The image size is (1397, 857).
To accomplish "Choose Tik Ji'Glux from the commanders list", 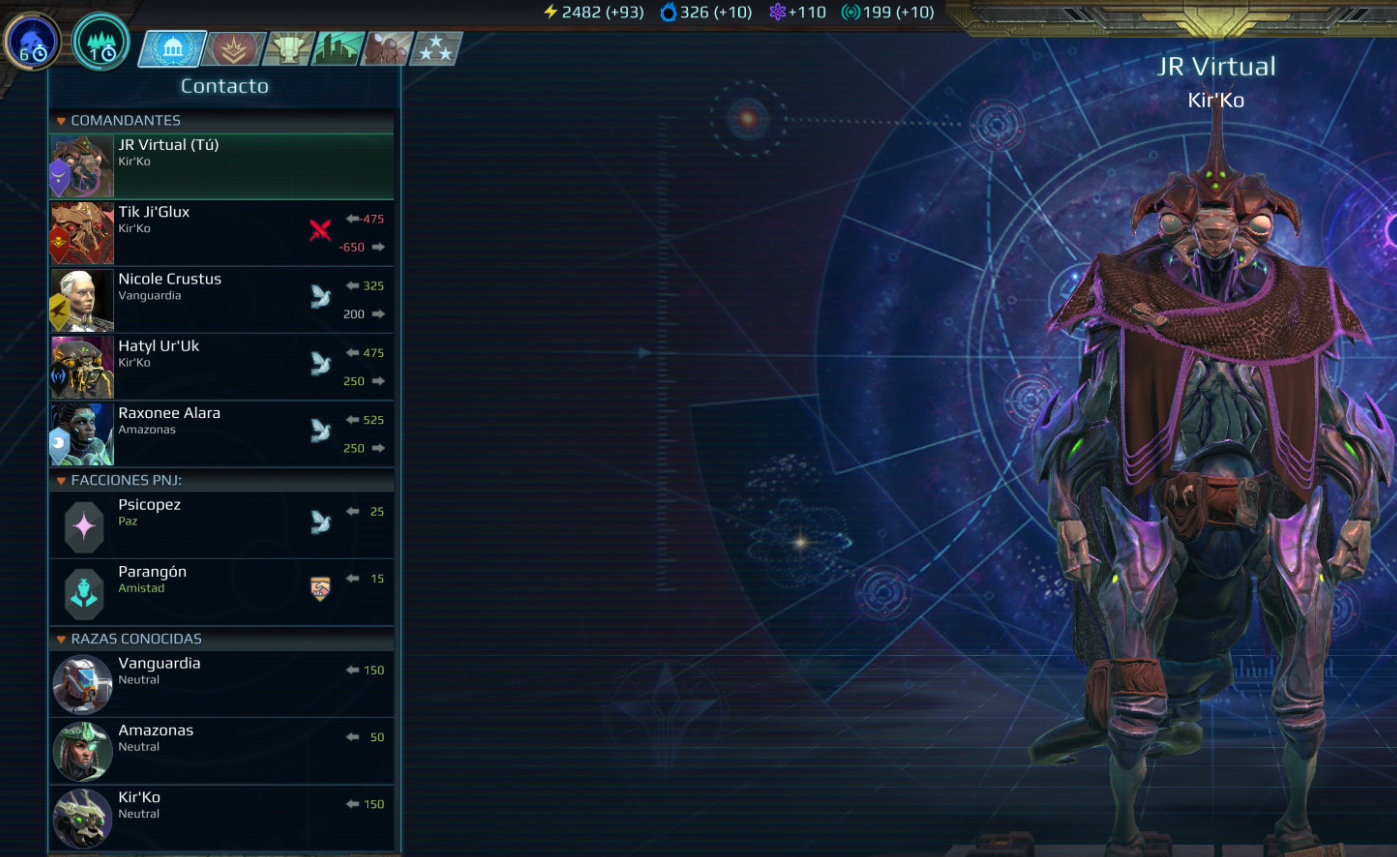I will click(221, 233).
